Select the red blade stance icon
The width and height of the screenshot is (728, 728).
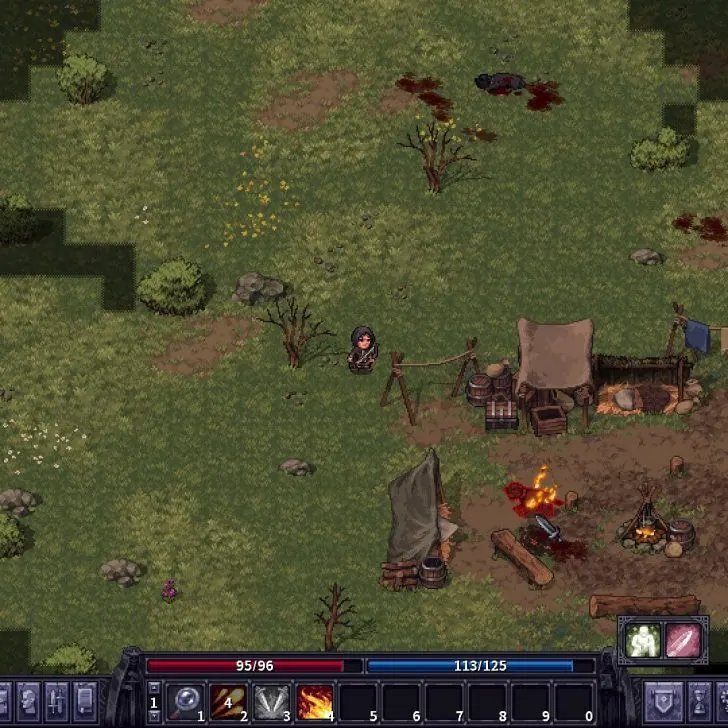tap(685, 640)
